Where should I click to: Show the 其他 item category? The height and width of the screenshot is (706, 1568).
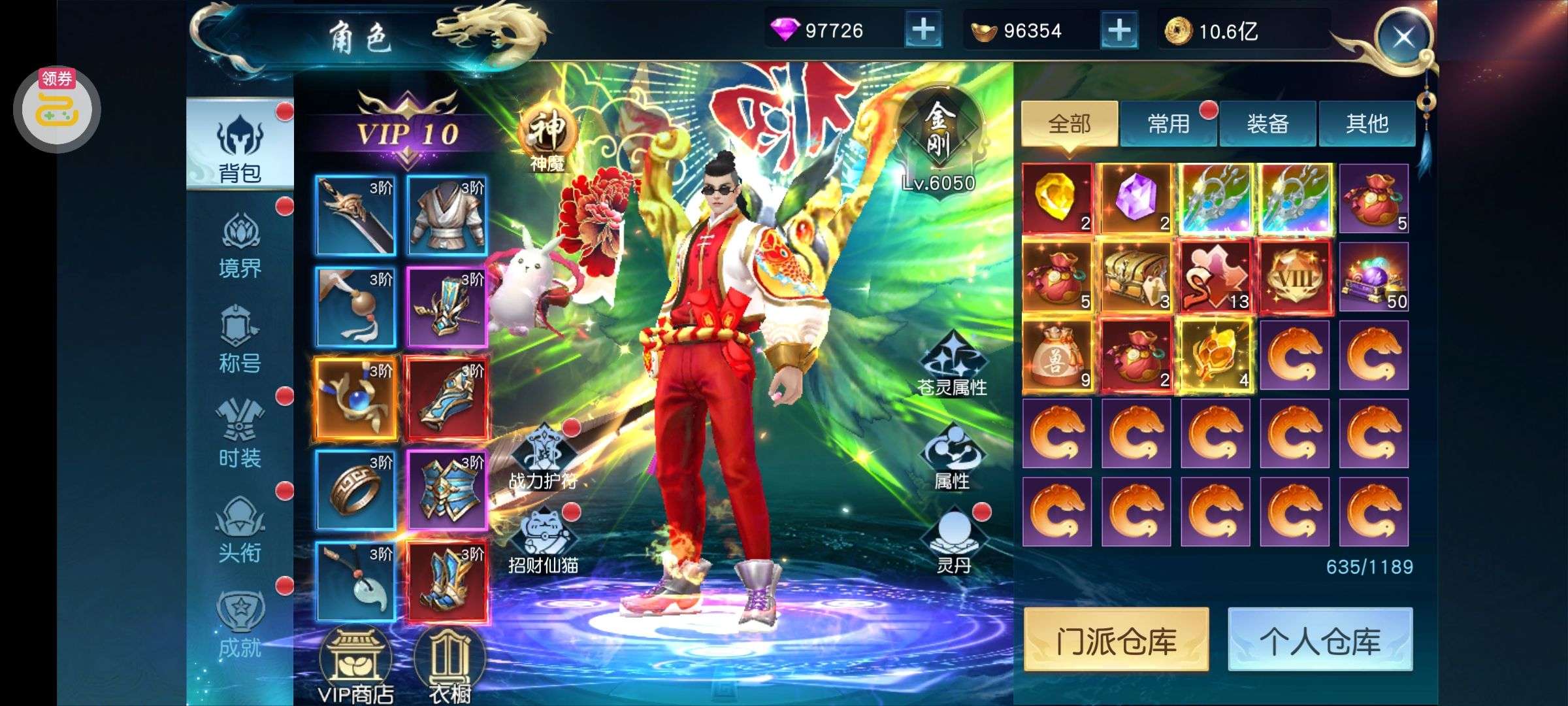click(x=1367, y=124)
